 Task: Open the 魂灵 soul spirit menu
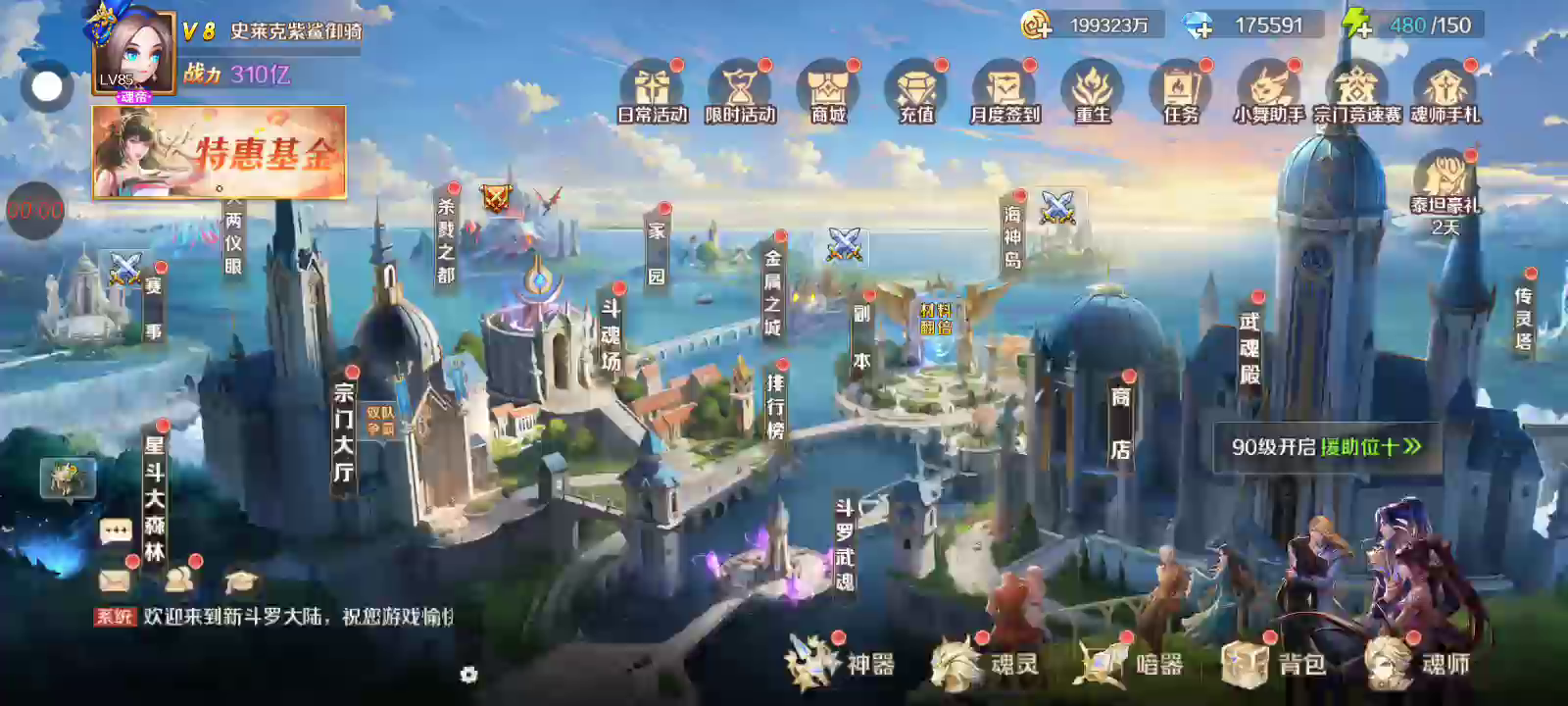(x=985, y=663)
